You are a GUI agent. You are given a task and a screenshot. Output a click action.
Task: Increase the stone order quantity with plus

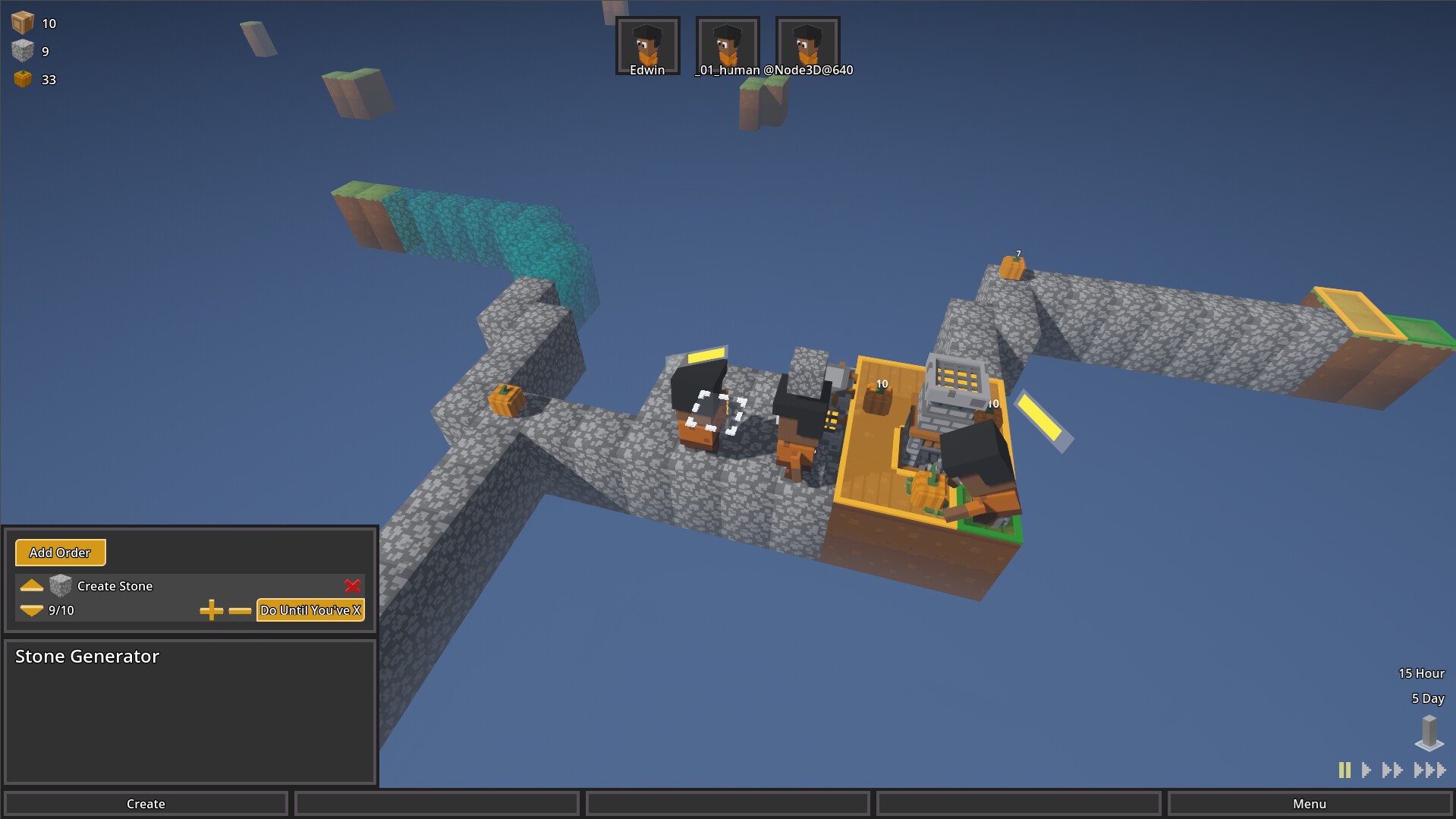click(211, 610)
